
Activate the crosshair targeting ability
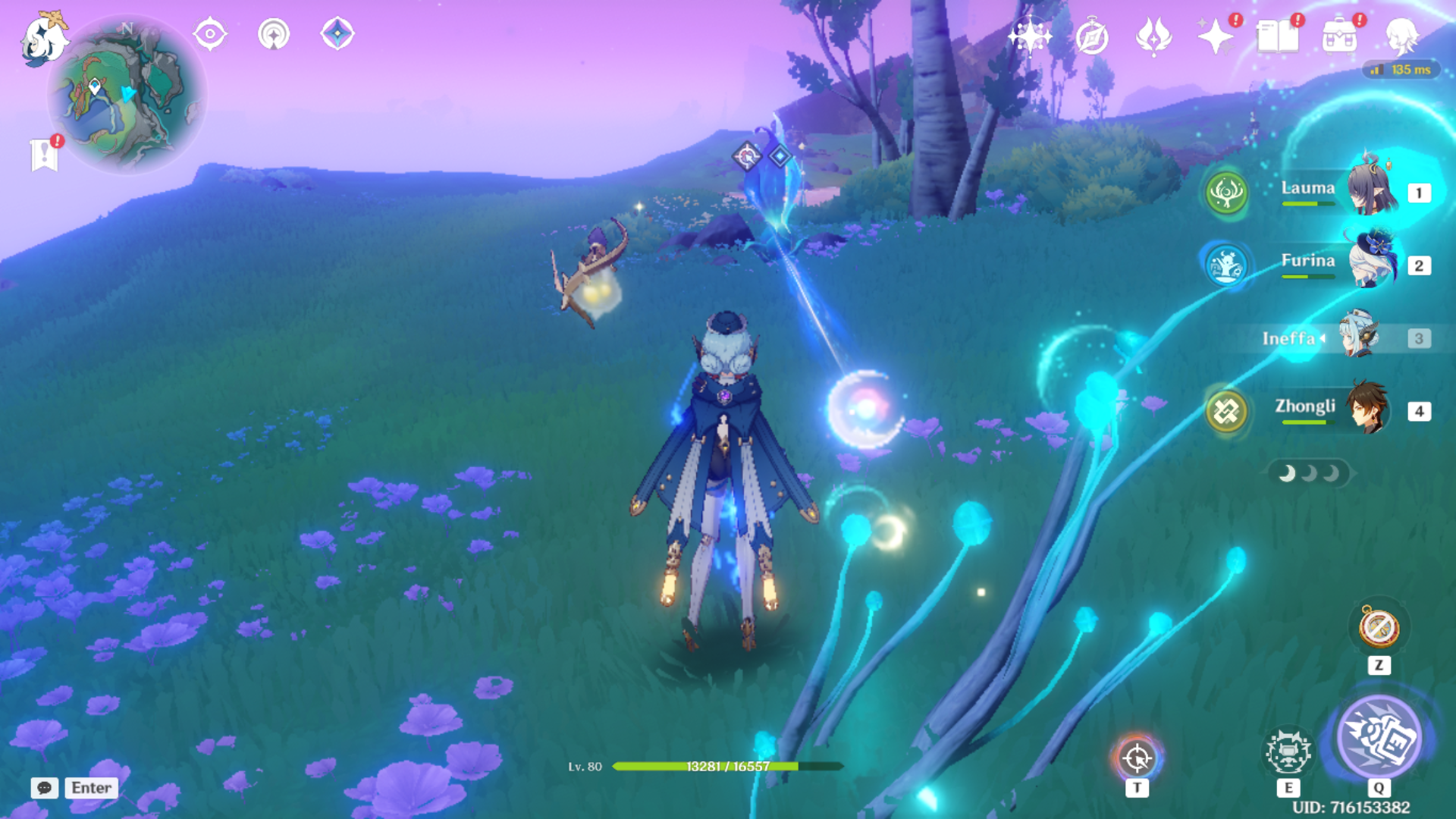[1137, 757]
